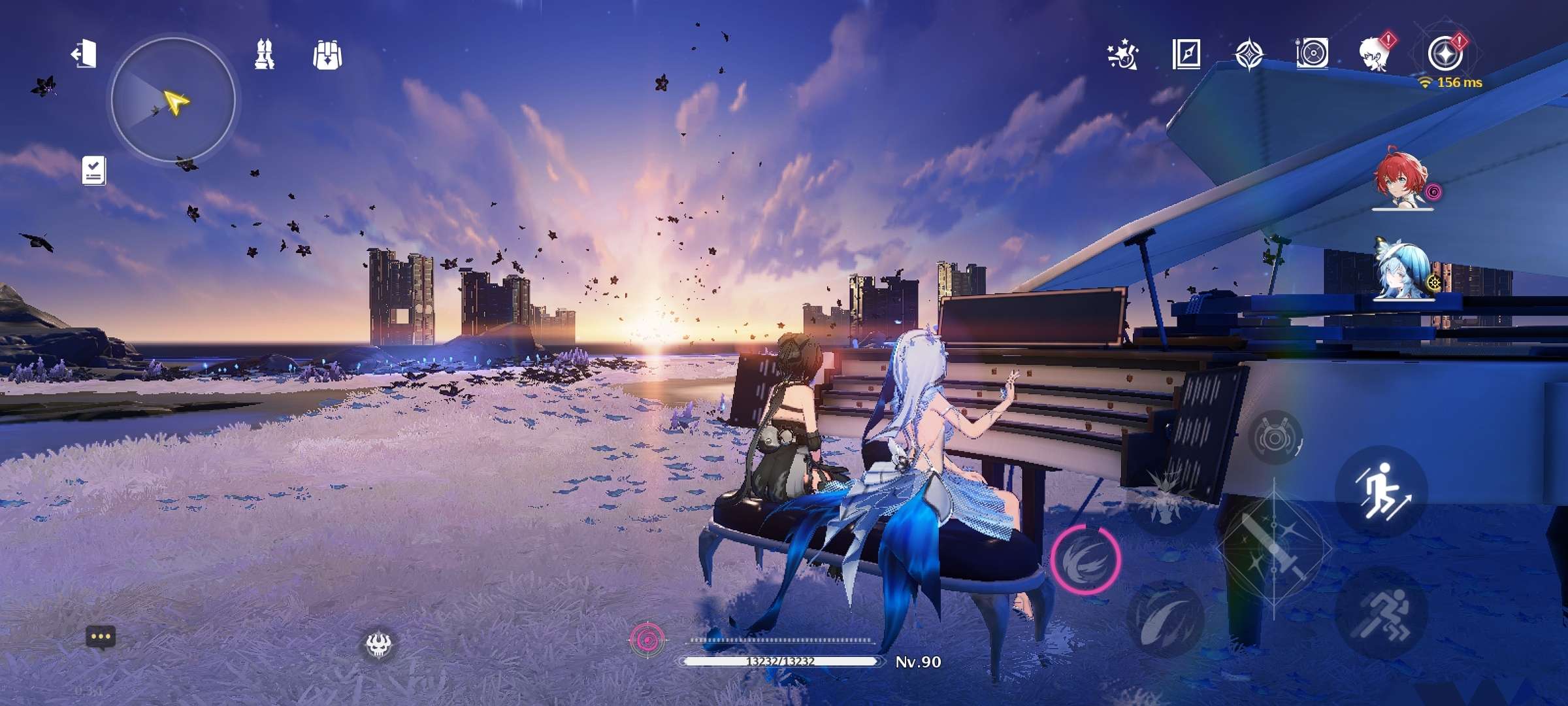
Task: Tap the sword basic attack button
Action: [1274, 549]
